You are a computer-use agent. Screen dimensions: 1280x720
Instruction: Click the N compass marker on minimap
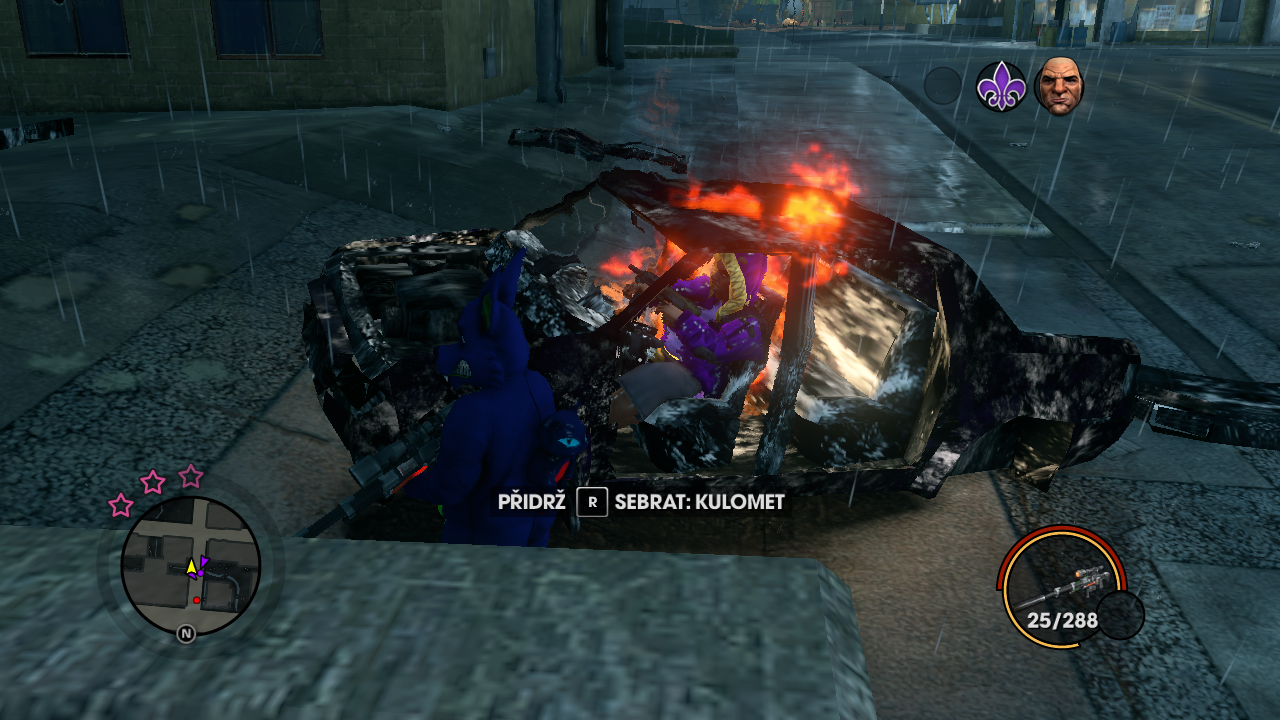(186, 633)
